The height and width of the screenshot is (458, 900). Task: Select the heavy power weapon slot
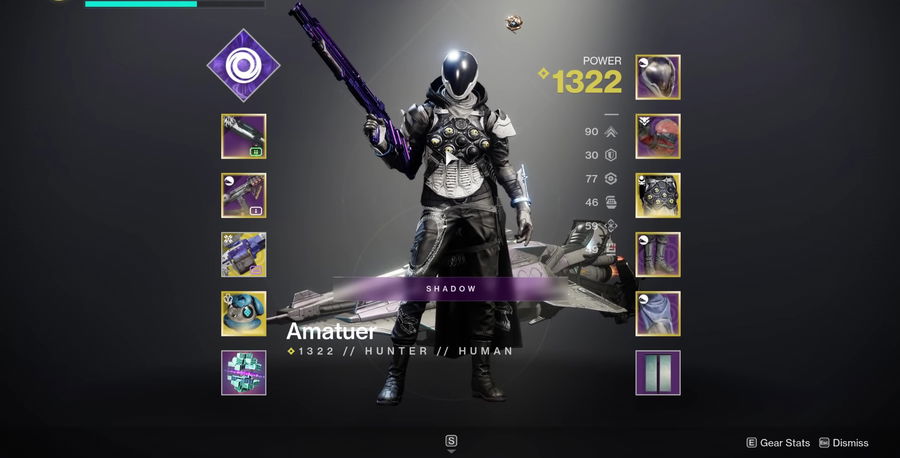(243, 254)
